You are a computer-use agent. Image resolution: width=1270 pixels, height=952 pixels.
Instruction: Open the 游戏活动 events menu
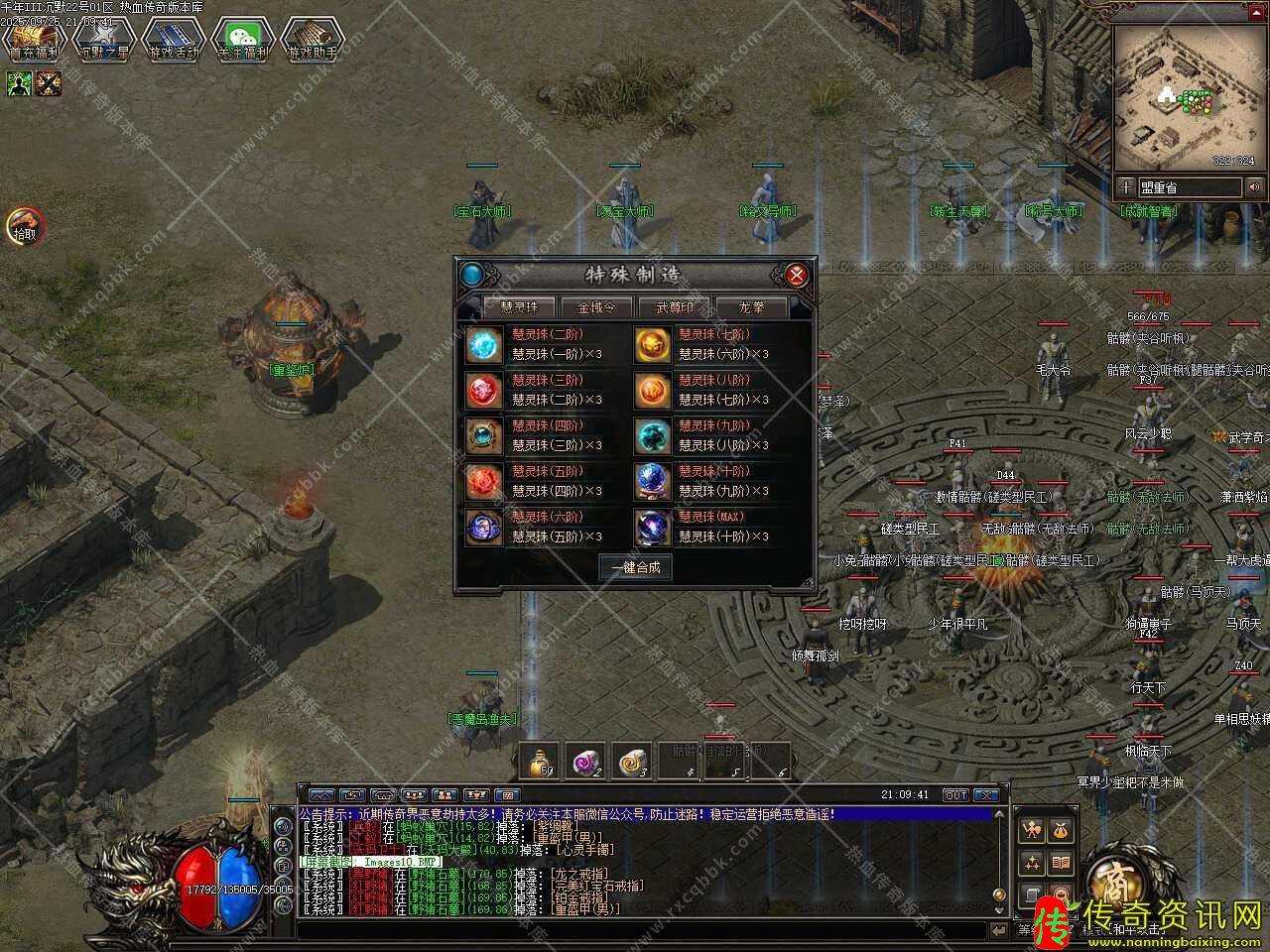coord(174,40)
